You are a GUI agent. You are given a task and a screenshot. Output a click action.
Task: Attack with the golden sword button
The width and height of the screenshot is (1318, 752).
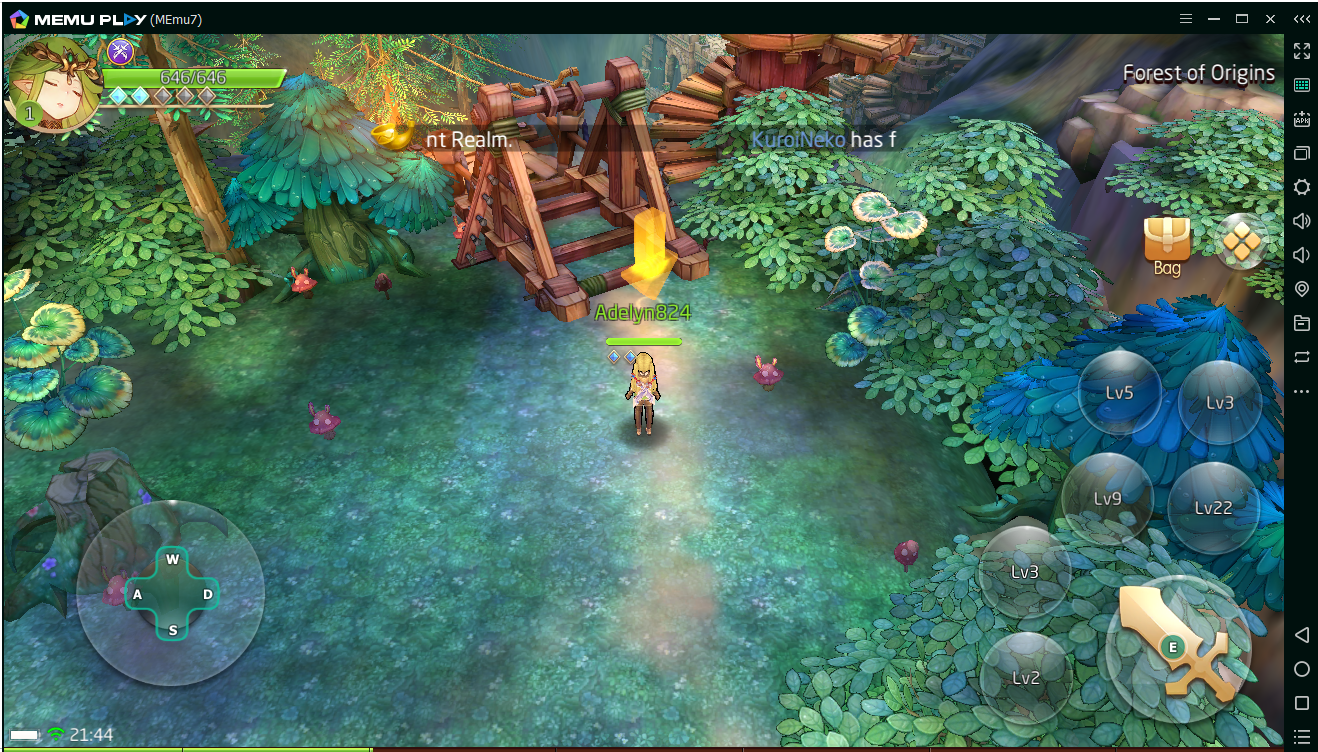click(x=1178, y=646)
